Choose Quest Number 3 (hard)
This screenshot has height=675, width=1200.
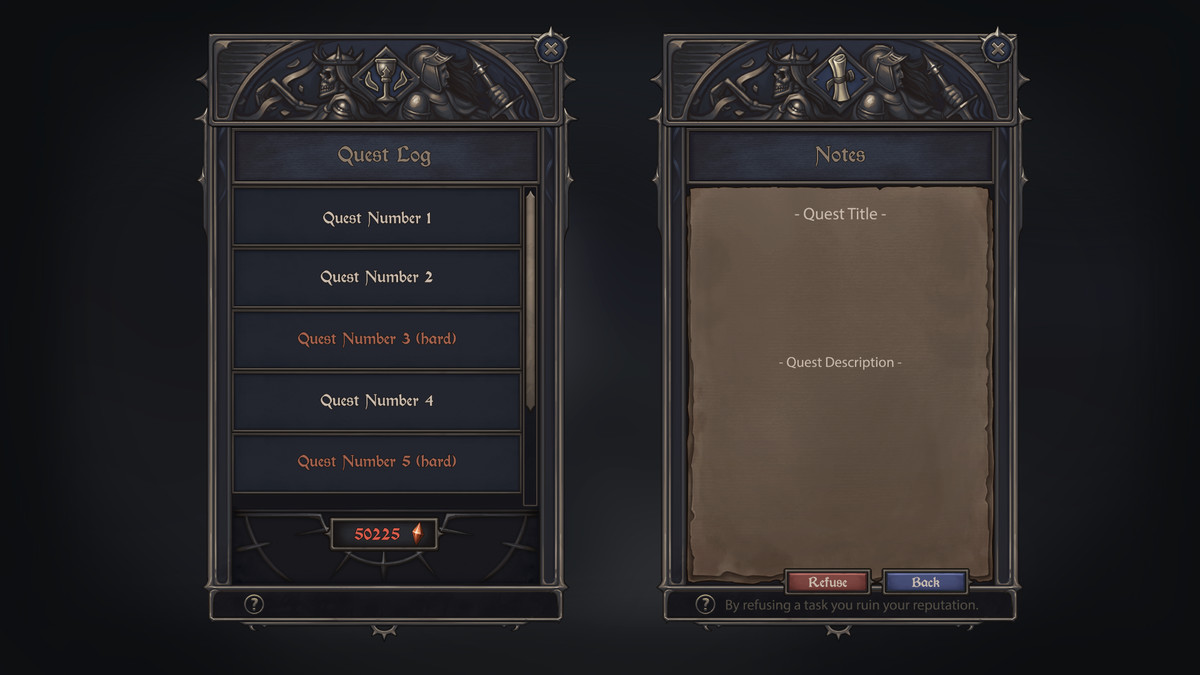click(377, 339)
